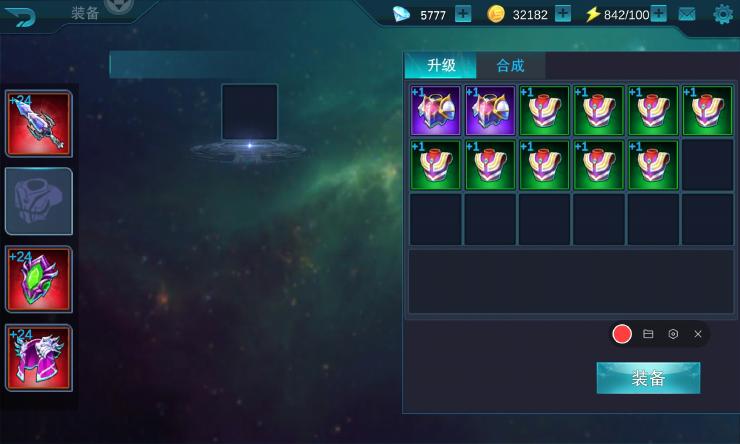740x444 pixels.
Task: Click the empty central equipment pedestal slot
Action: [249, 112]
